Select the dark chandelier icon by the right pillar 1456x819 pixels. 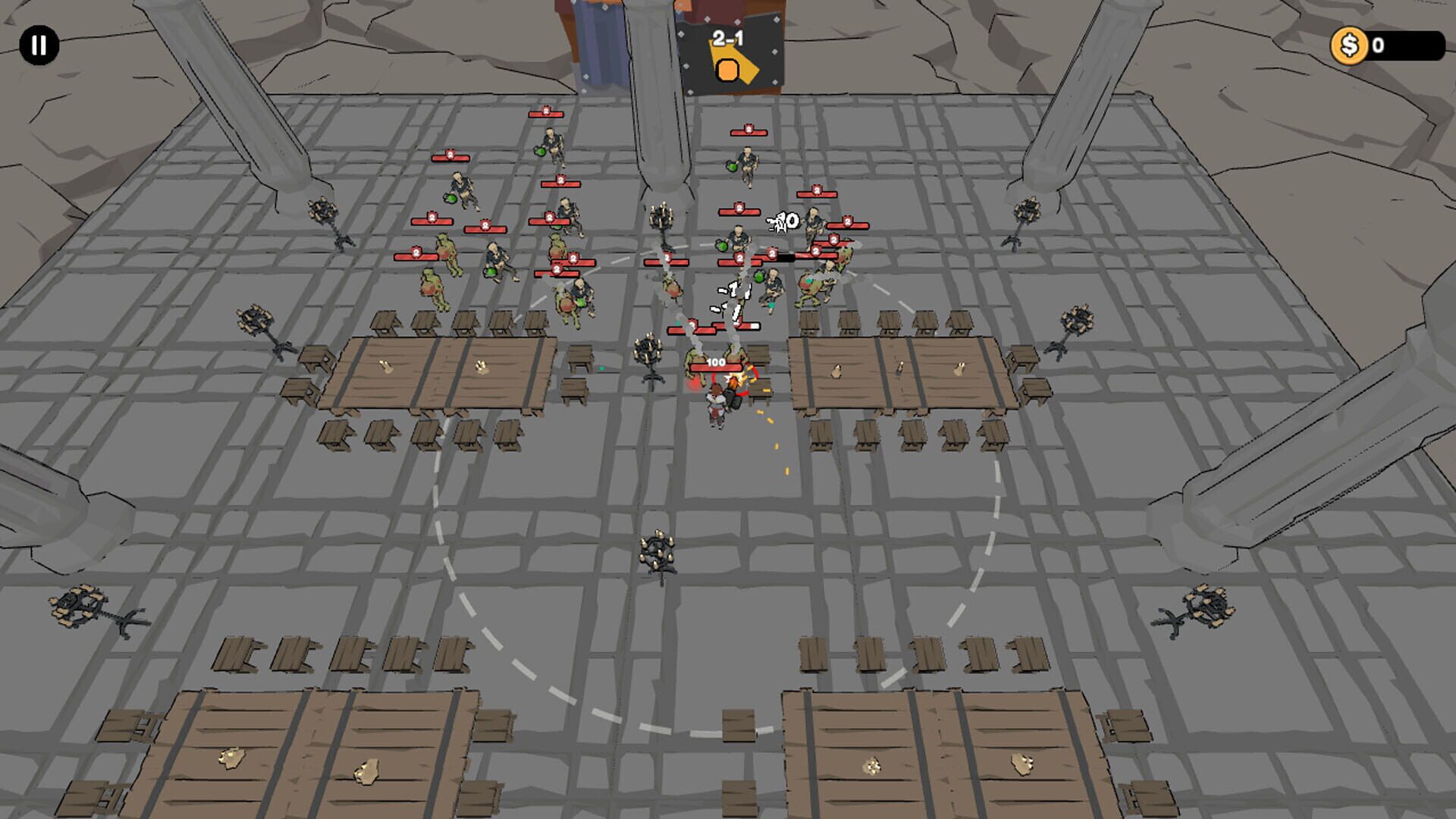[x=1029, y=211]
